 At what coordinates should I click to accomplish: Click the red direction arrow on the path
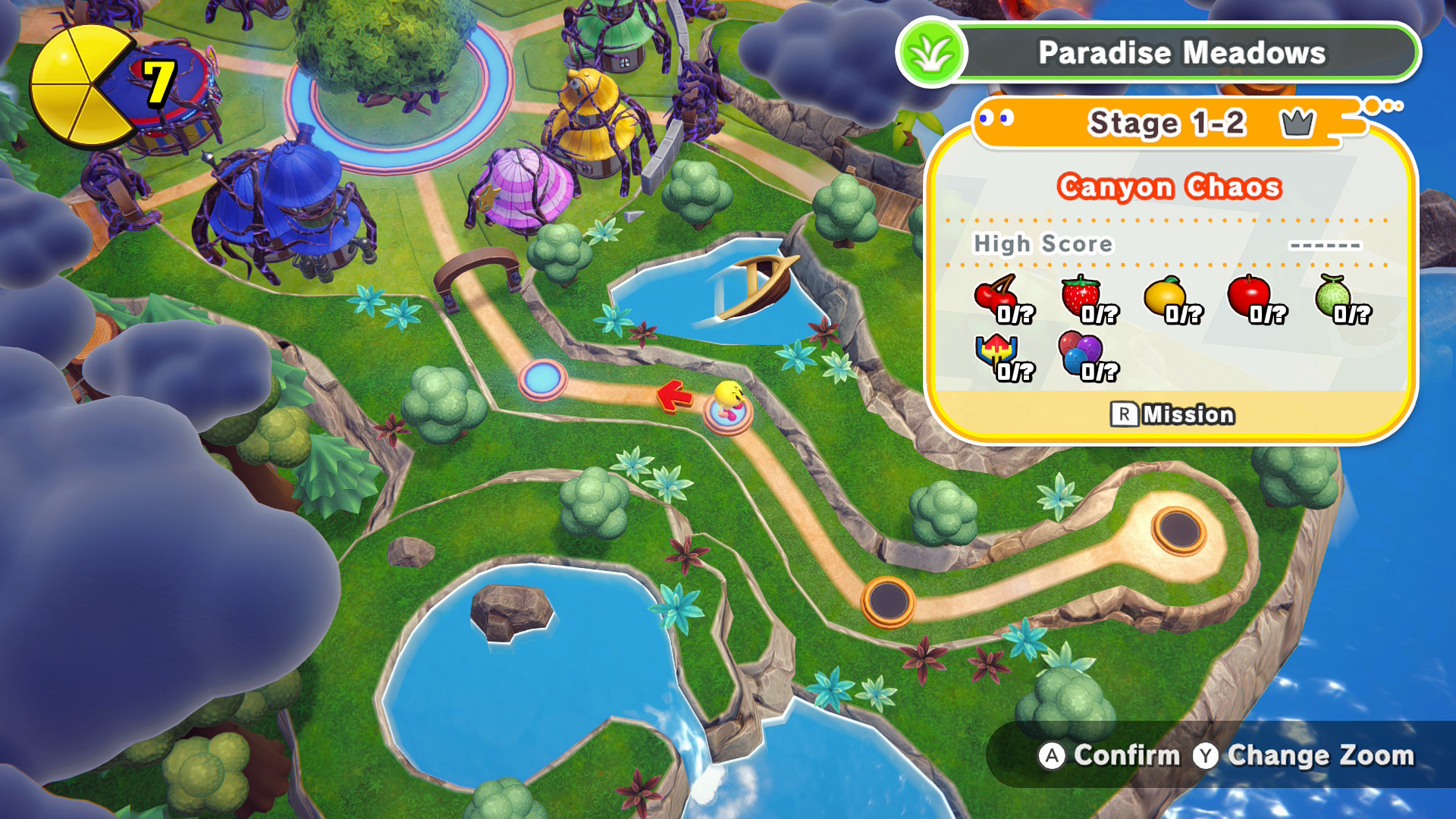[x=673, y=396]
